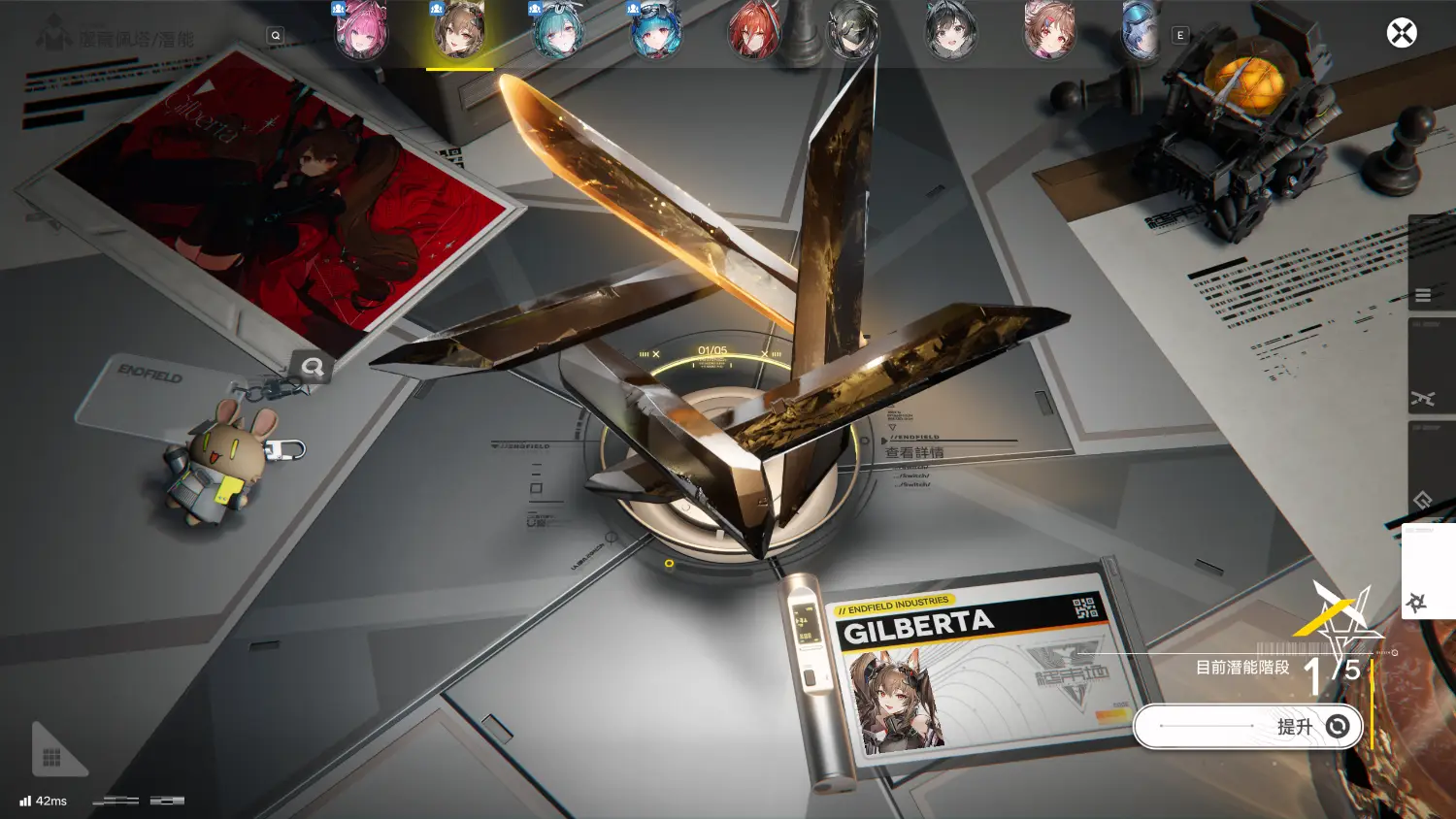
Task: Open the diamond-shaped emblem side tab
Action: click(1423, 501)
